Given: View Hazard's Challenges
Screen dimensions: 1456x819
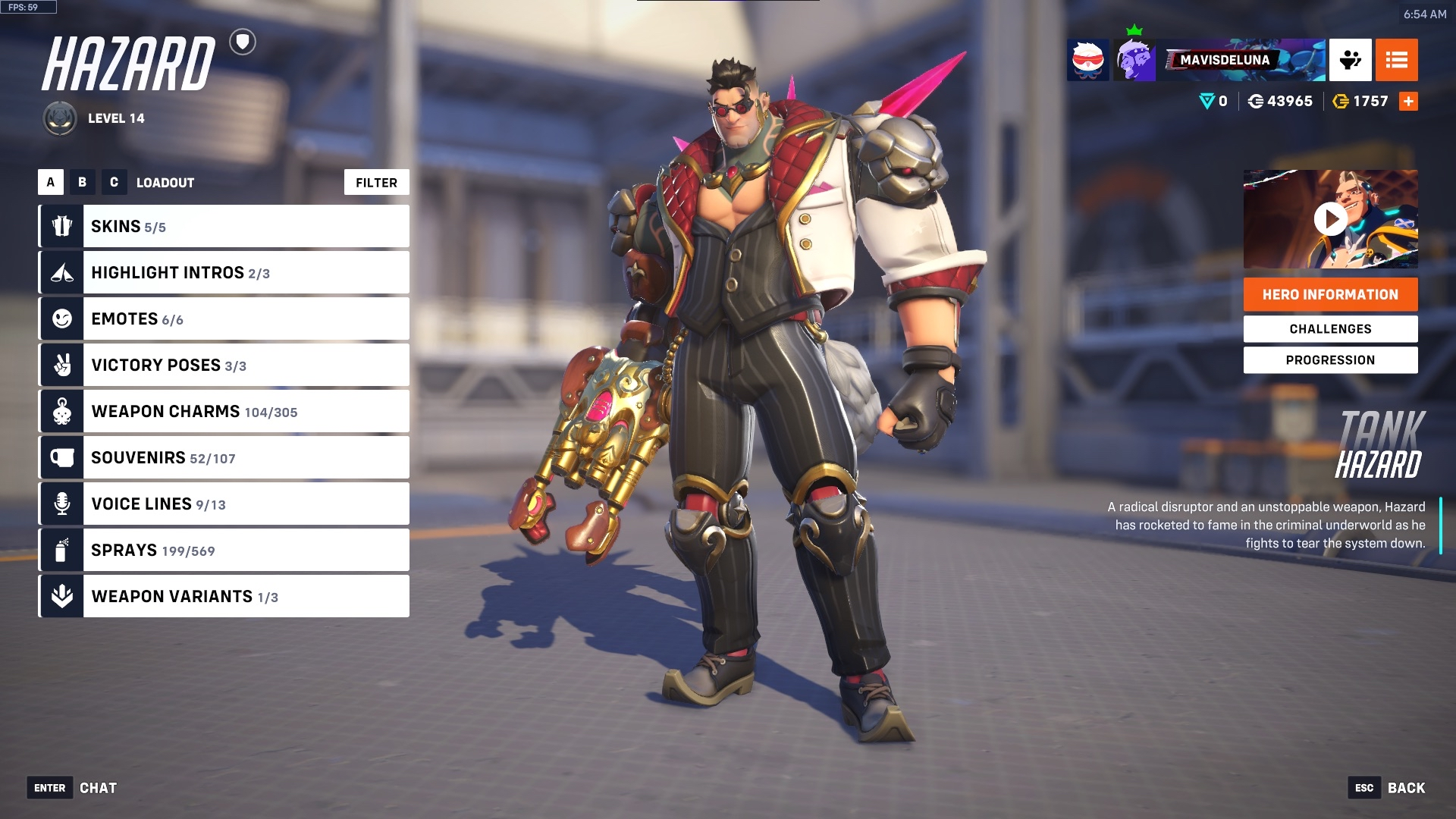Looking at the screenshot, I should [1330, 328].
